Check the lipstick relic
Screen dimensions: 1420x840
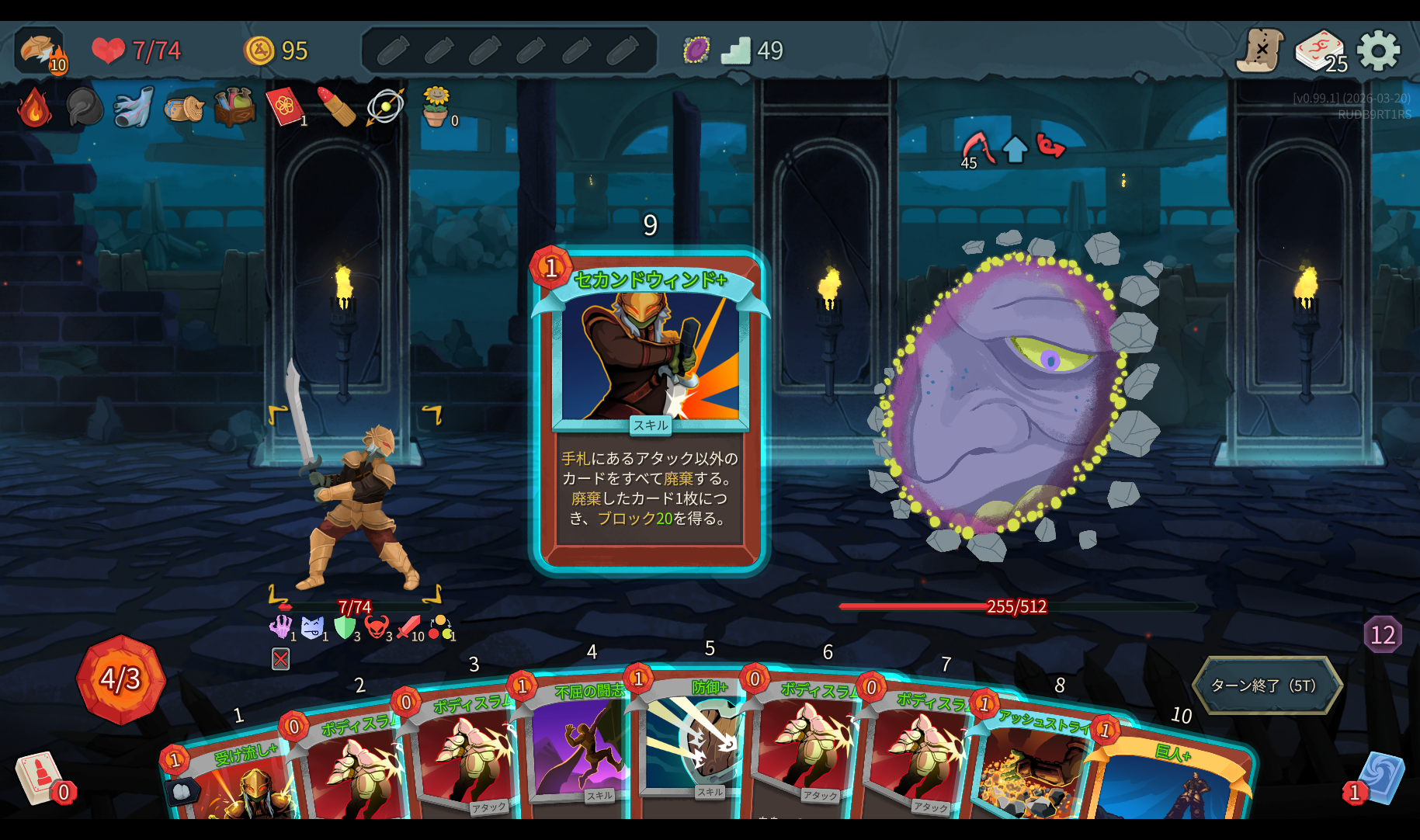tap(336, 106)
